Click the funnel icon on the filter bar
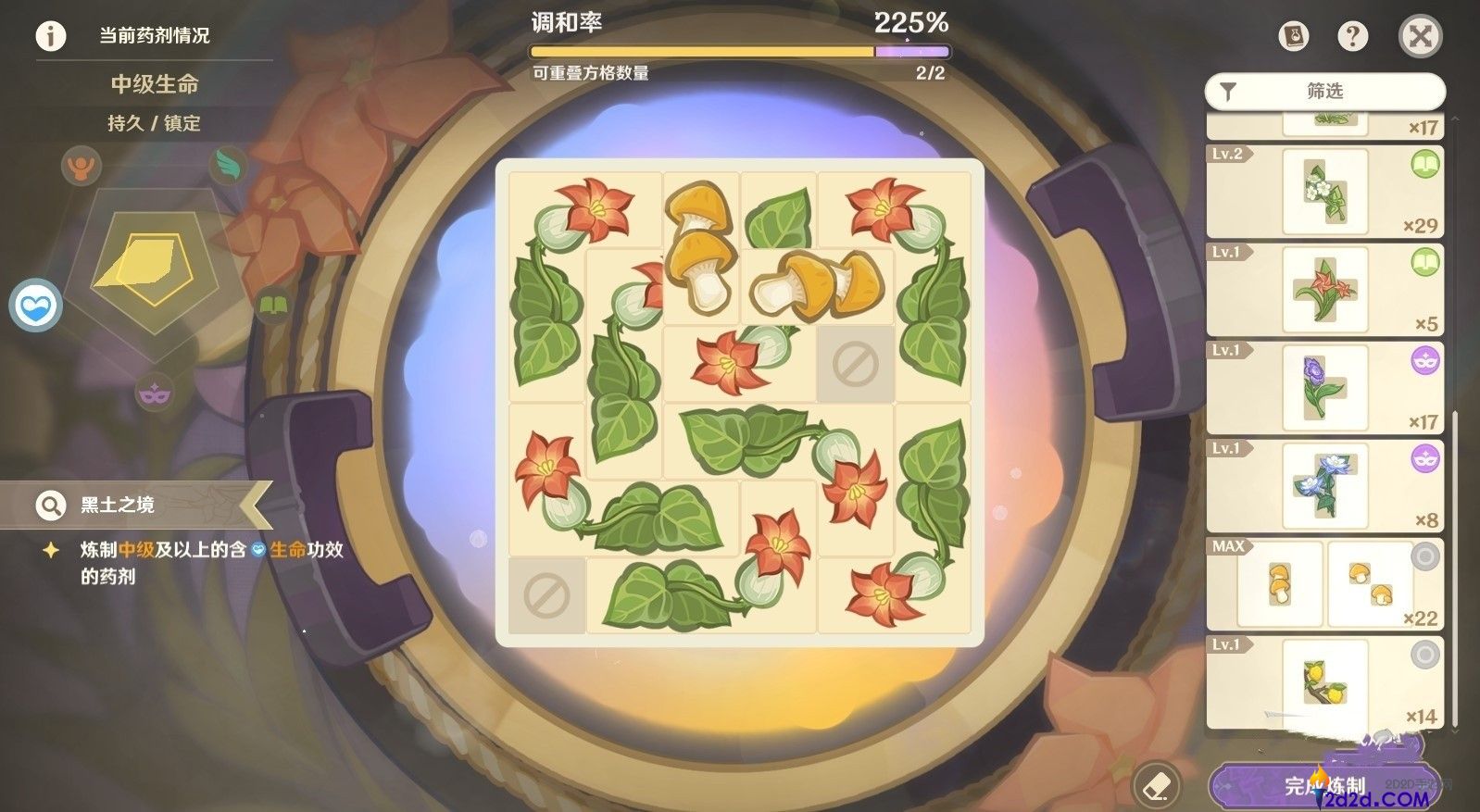Image resolution: width=1480 pixels, height=812 pixels. (x=1230, y=91)
